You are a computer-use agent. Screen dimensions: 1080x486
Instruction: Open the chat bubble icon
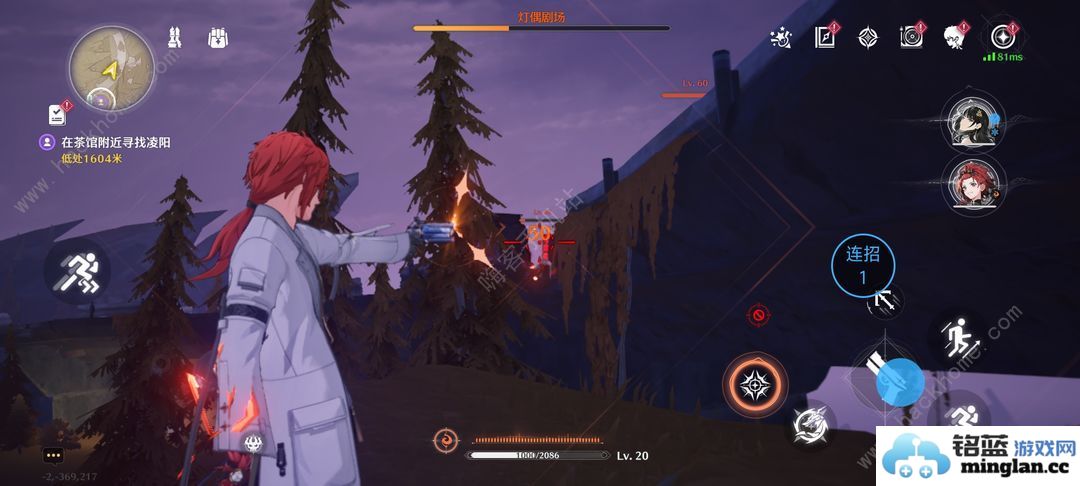(53, 455)
